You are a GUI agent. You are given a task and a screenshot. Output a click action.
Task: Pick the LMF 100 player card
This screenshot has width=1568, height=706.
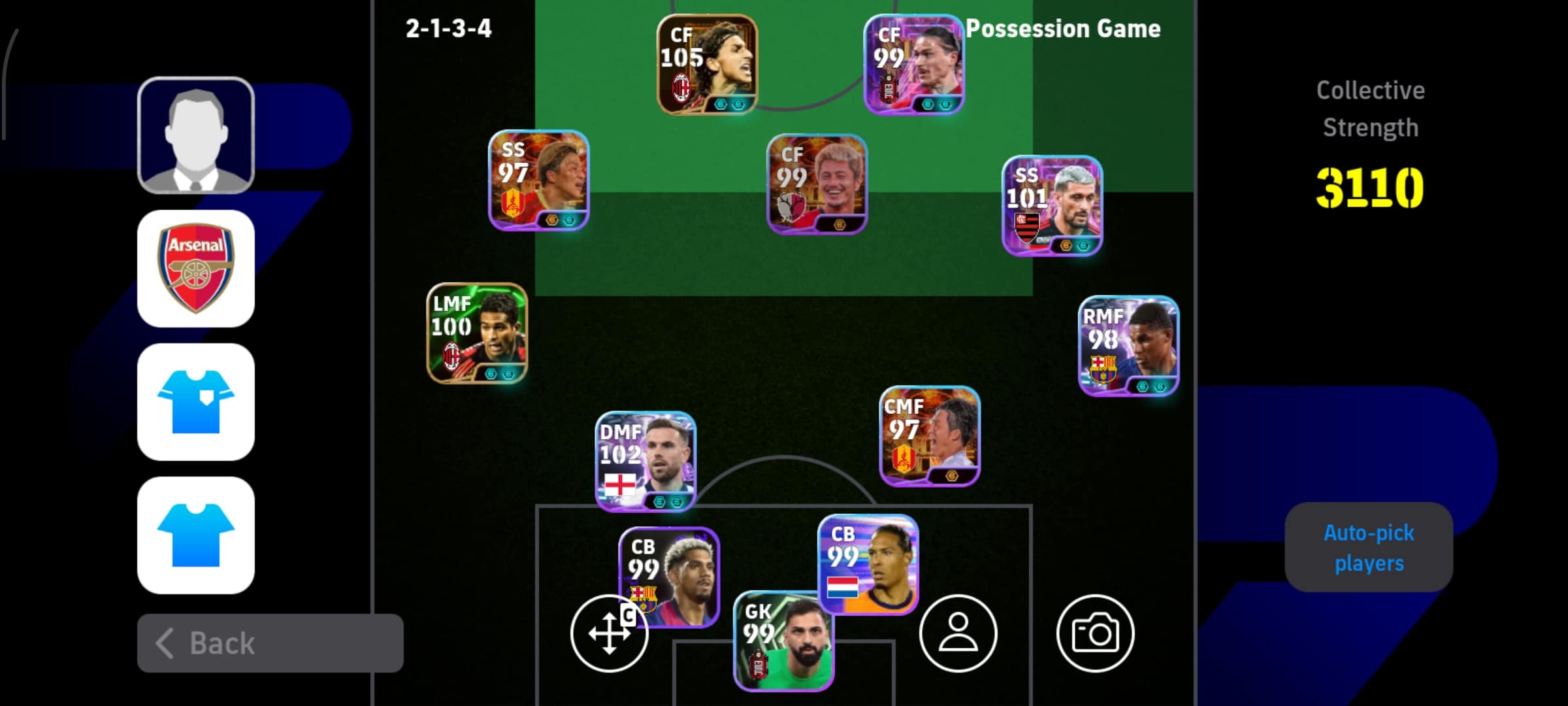pyautogui.click(x=477, y=333)
